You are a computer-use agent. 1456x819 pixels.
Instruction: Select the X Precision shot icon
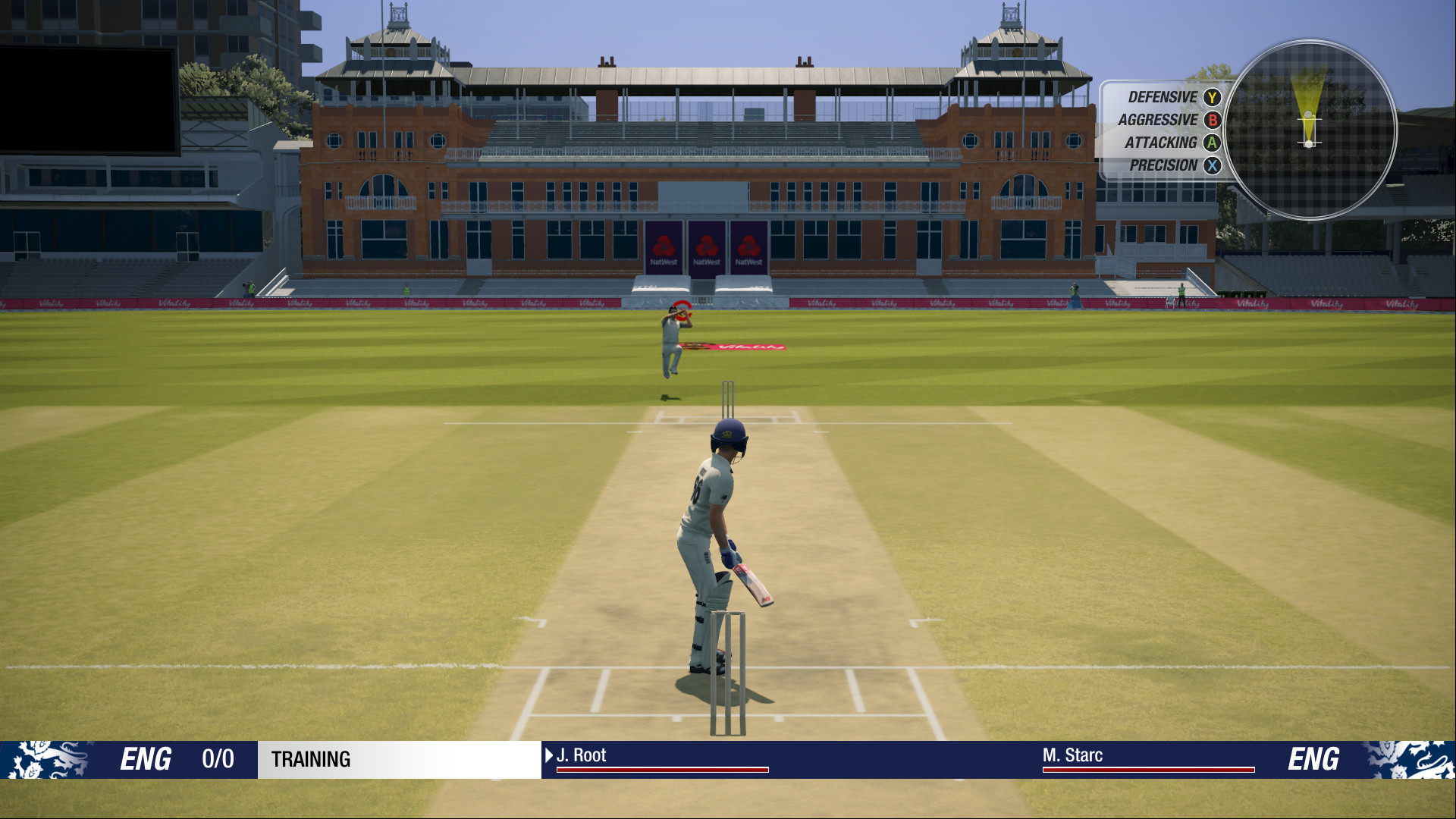pos(1211,165)
